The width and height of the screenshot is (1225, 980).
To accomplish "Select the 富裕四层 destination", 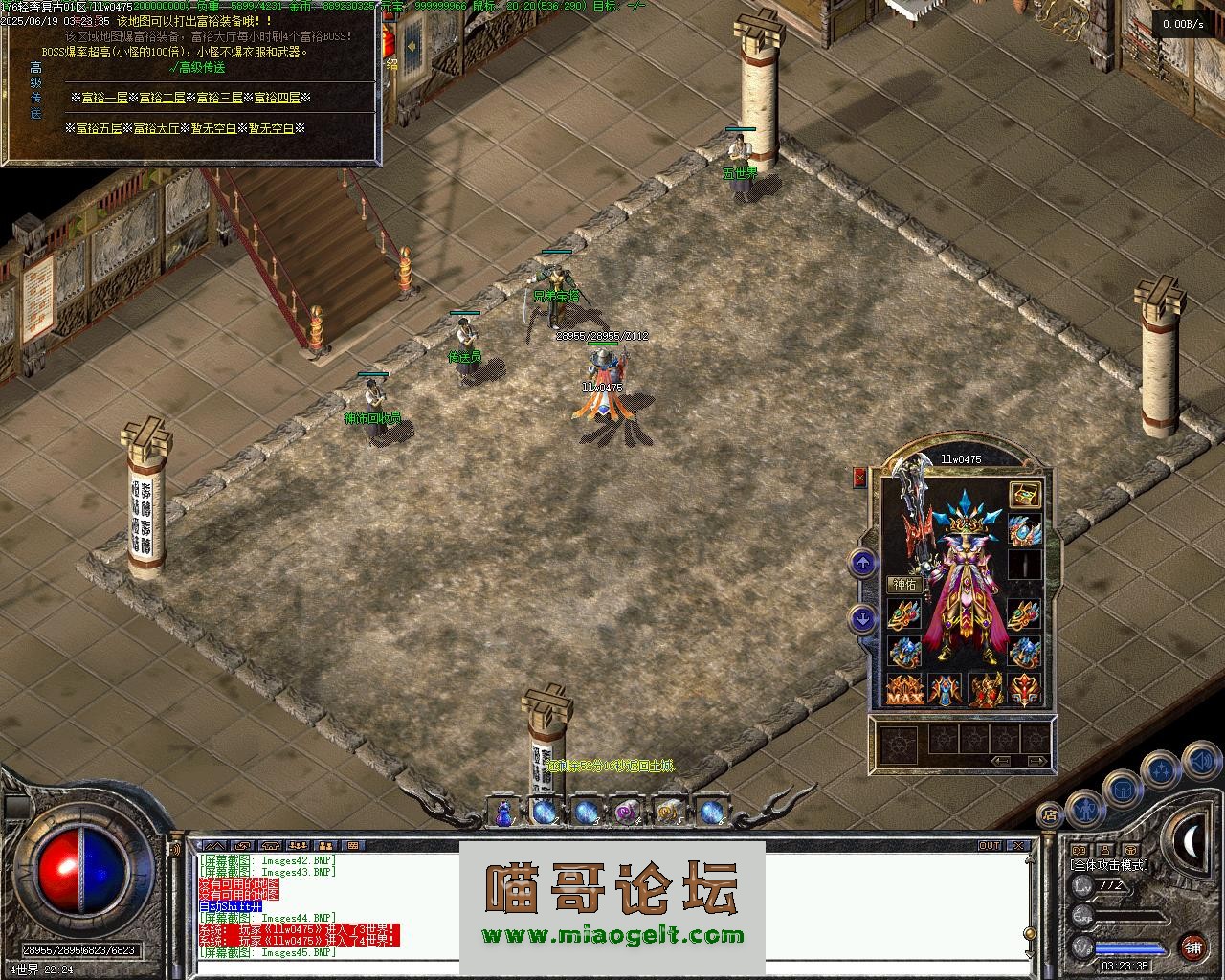I will tap(277, 98).
